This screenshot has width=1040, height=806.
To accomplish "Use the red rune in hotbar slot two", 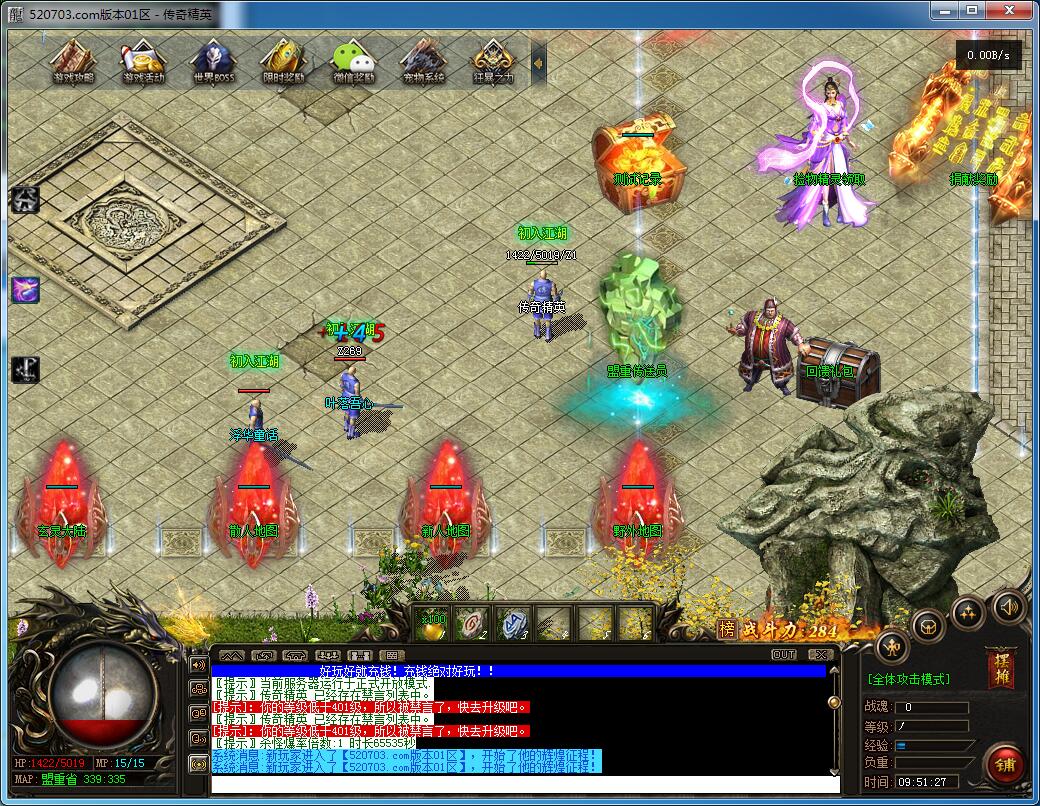I will point(473,624).
